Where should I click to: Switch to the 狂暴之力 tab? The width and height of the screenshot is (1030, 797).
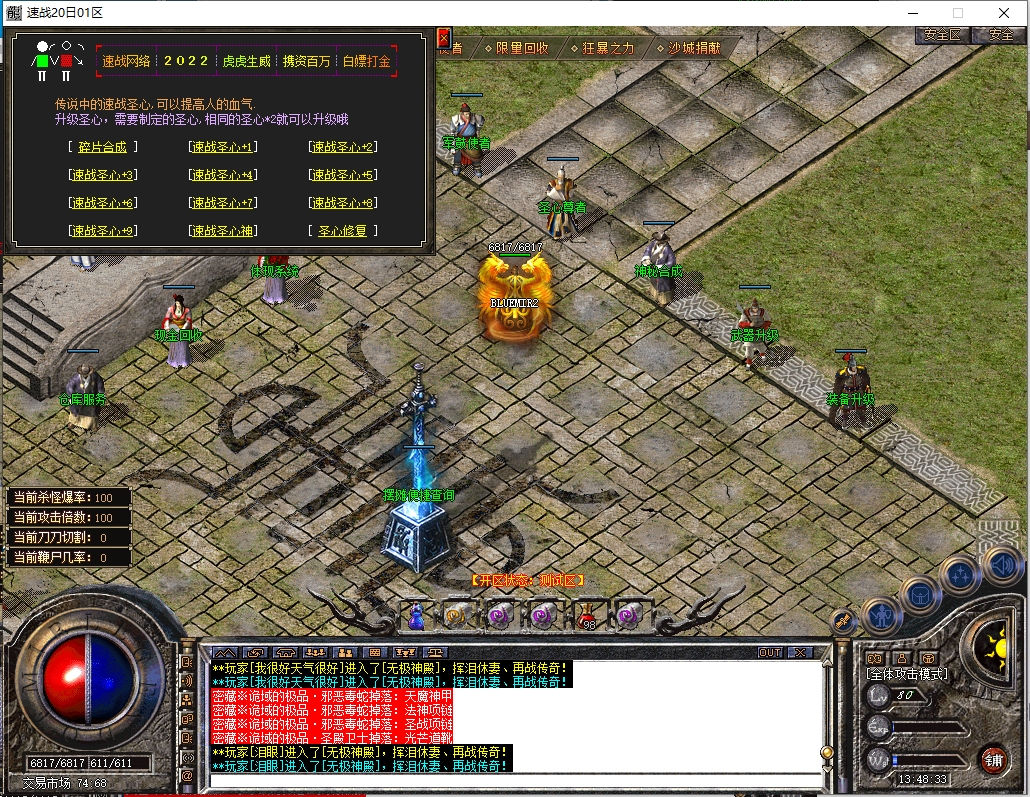point(603,48)
